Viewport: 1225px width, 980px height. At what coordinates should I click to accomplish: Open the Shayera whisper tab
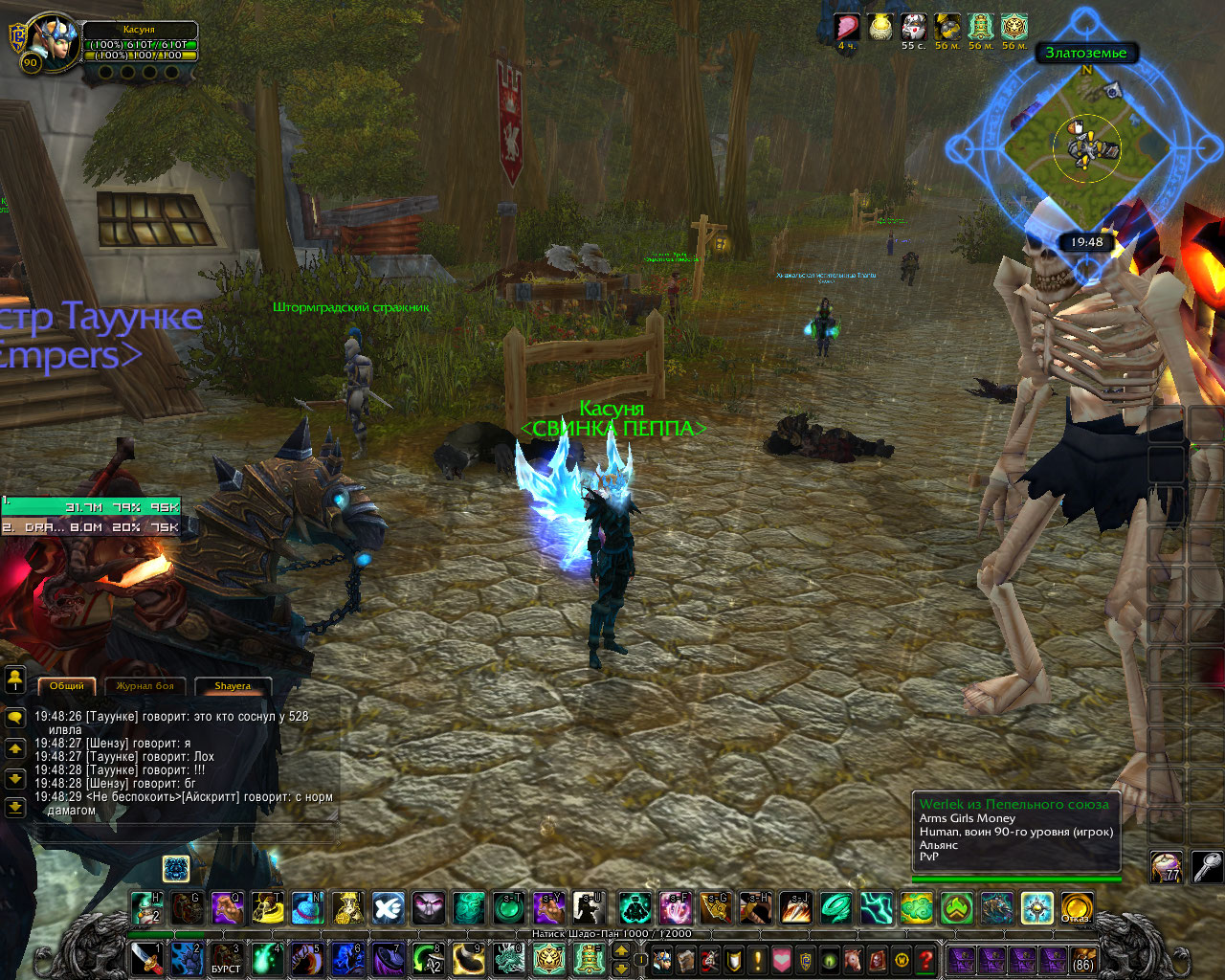tap(233, 686)
